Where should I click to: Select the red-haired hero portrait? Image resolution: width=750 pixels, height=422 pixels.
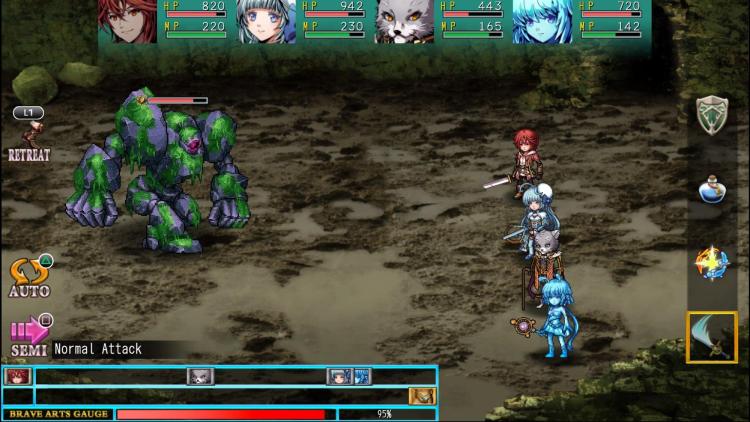click(127, 21)
